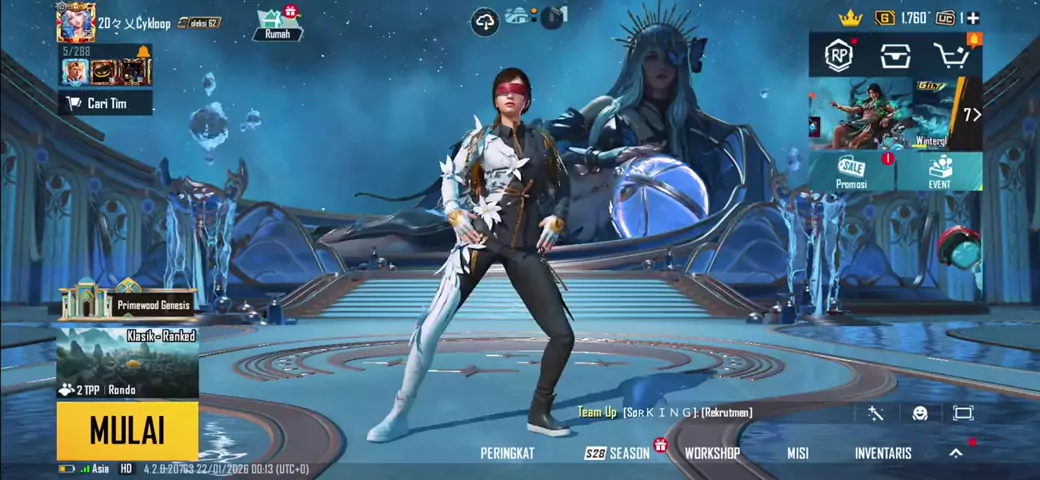This screenshot has width=1040, height=480.
Task: Open the Promosi sale panel
Action: (x=852, y=171)
